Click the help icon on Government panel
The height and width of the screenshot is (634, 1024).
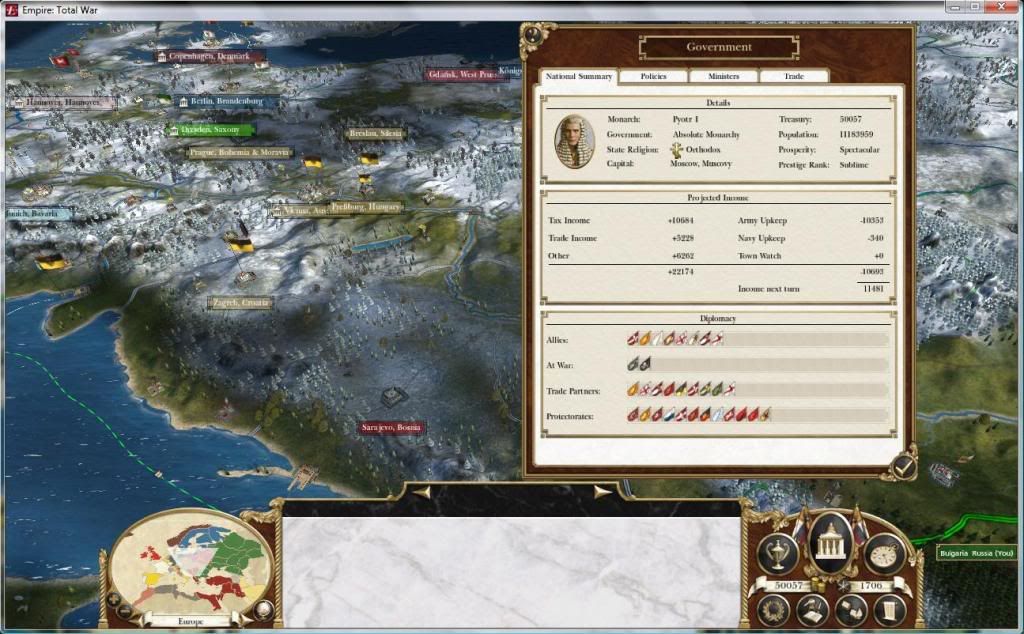click(533, 34)
